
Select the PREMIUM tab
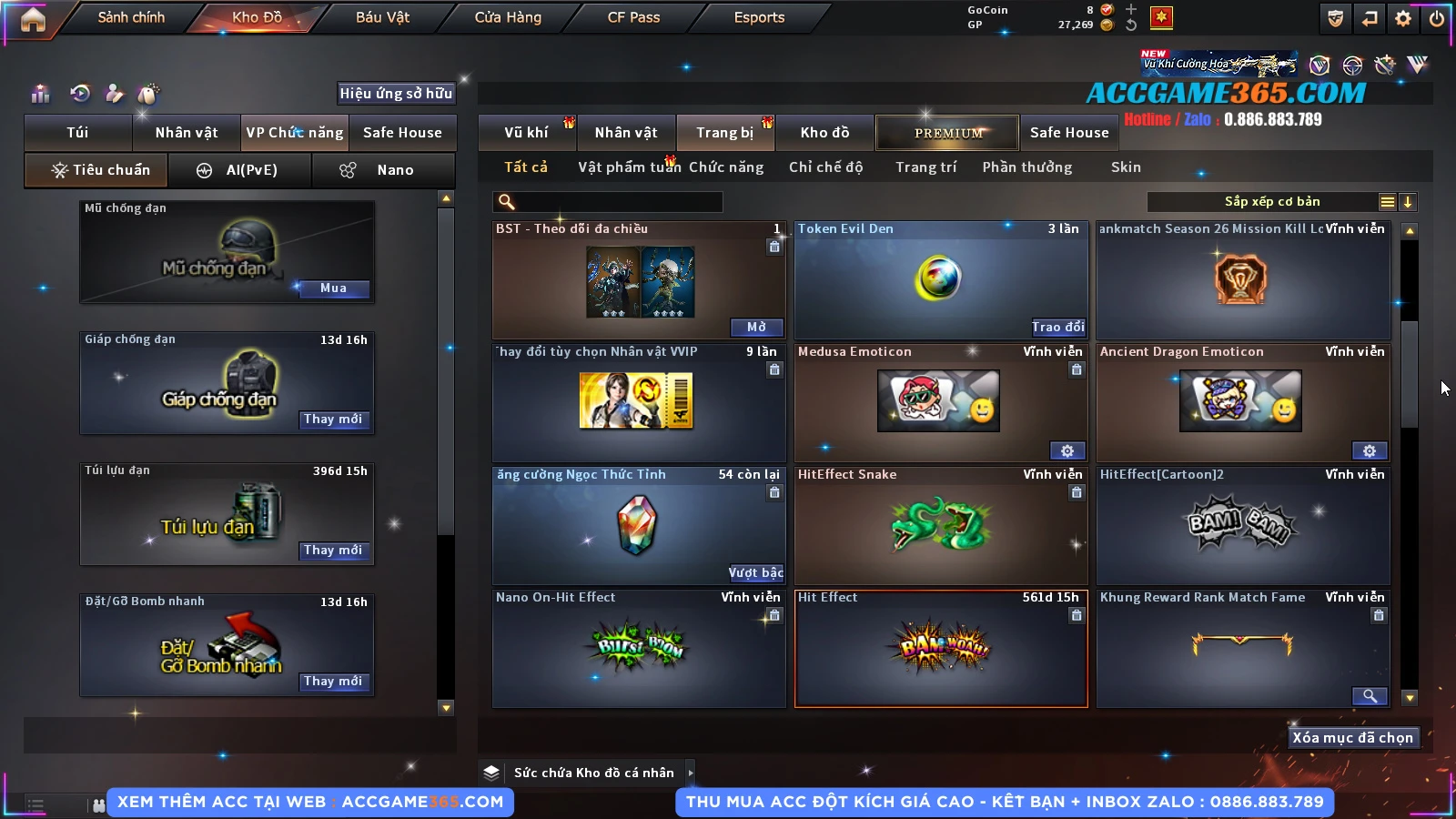[x=947, y=133]
